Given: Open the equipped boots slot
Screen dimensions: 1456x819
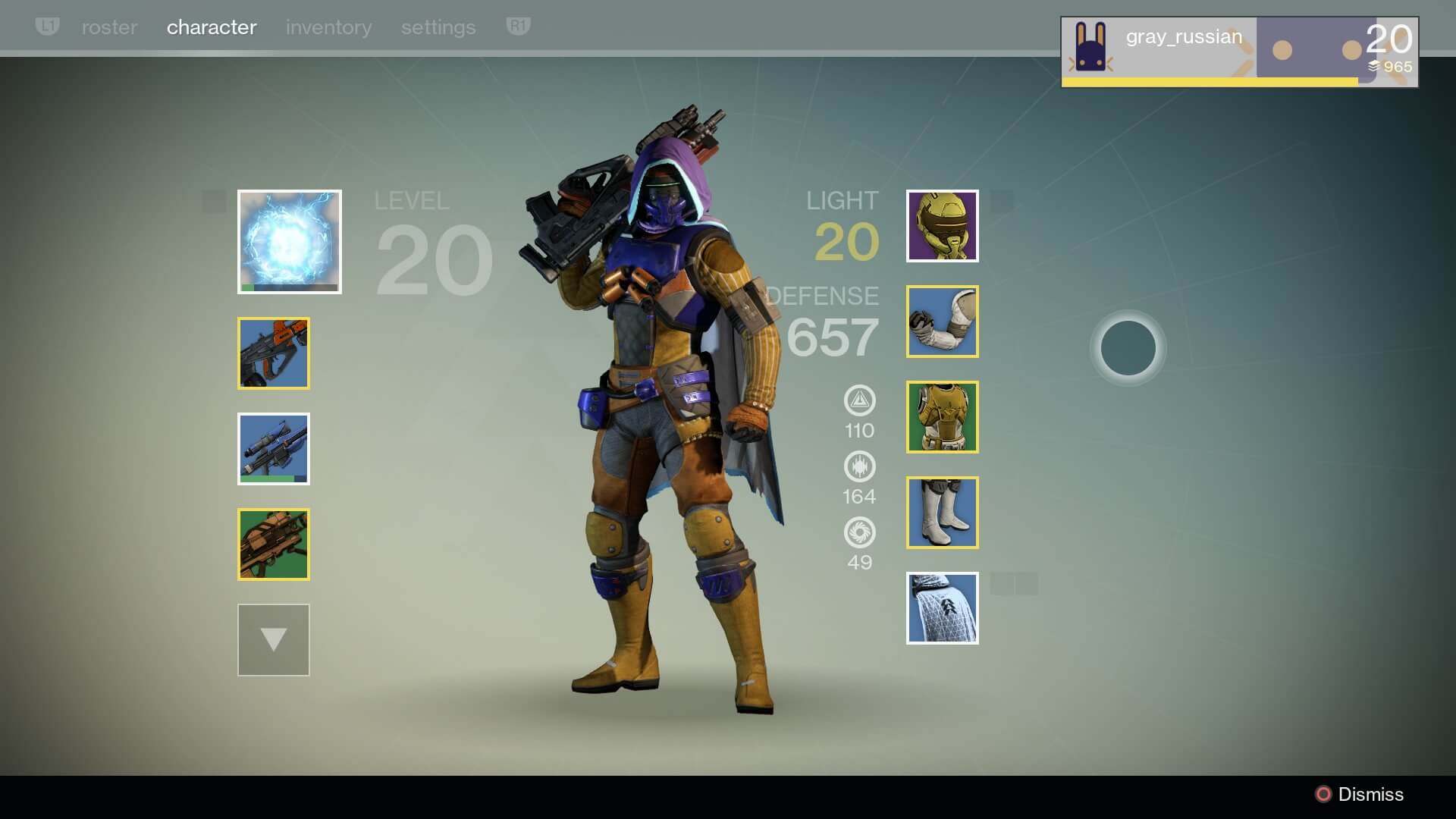Looking at the screenshot, I should point(942,512).
